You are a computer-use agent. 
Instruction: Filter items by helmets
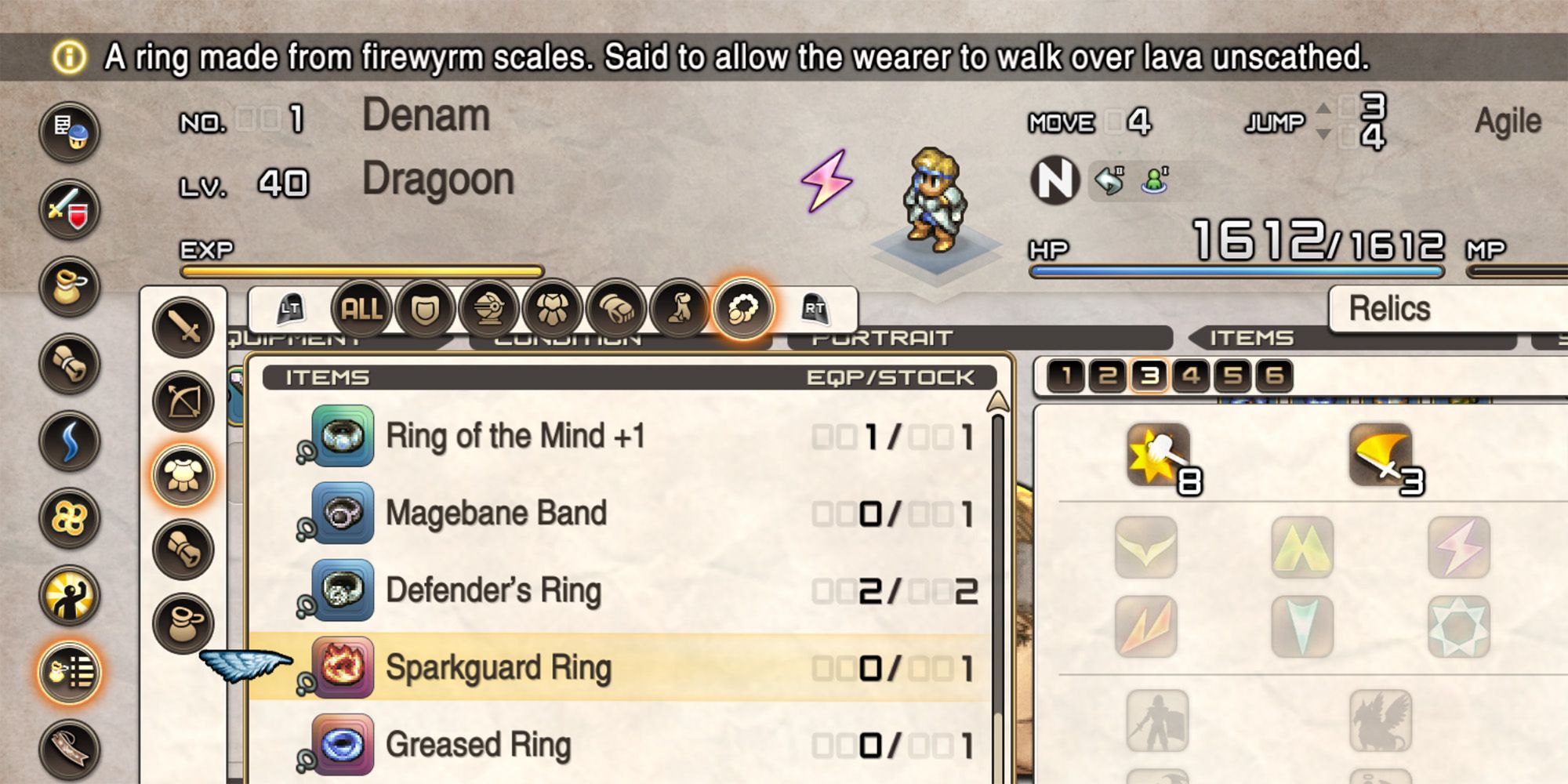coord(490,308)
